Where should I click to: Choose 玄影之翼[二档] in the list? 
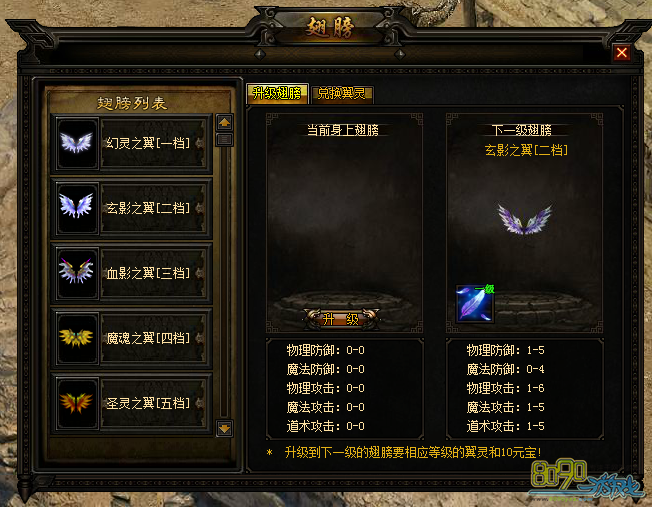click(131, 208)
